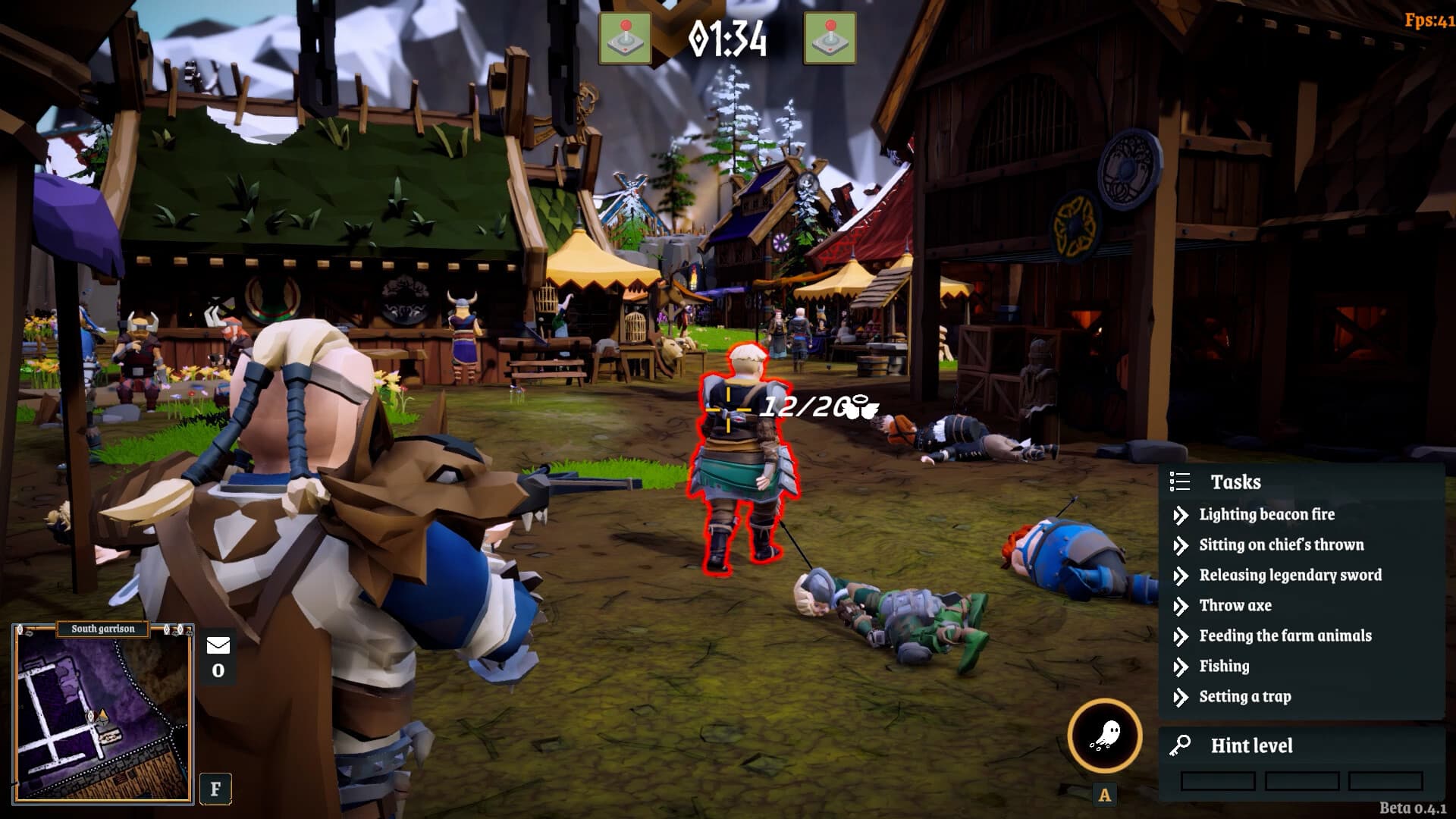1456x819 pixels.
Task: Select the Lighting beacon fire task
Action: [x=1266, y=515]
